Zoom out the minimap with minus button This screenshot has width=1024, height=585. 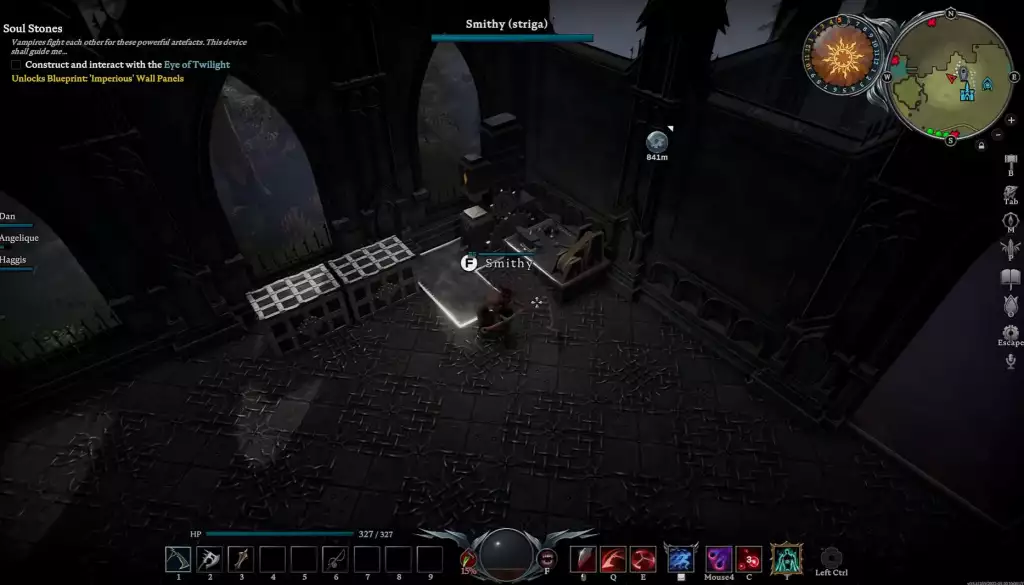(998, 134)
